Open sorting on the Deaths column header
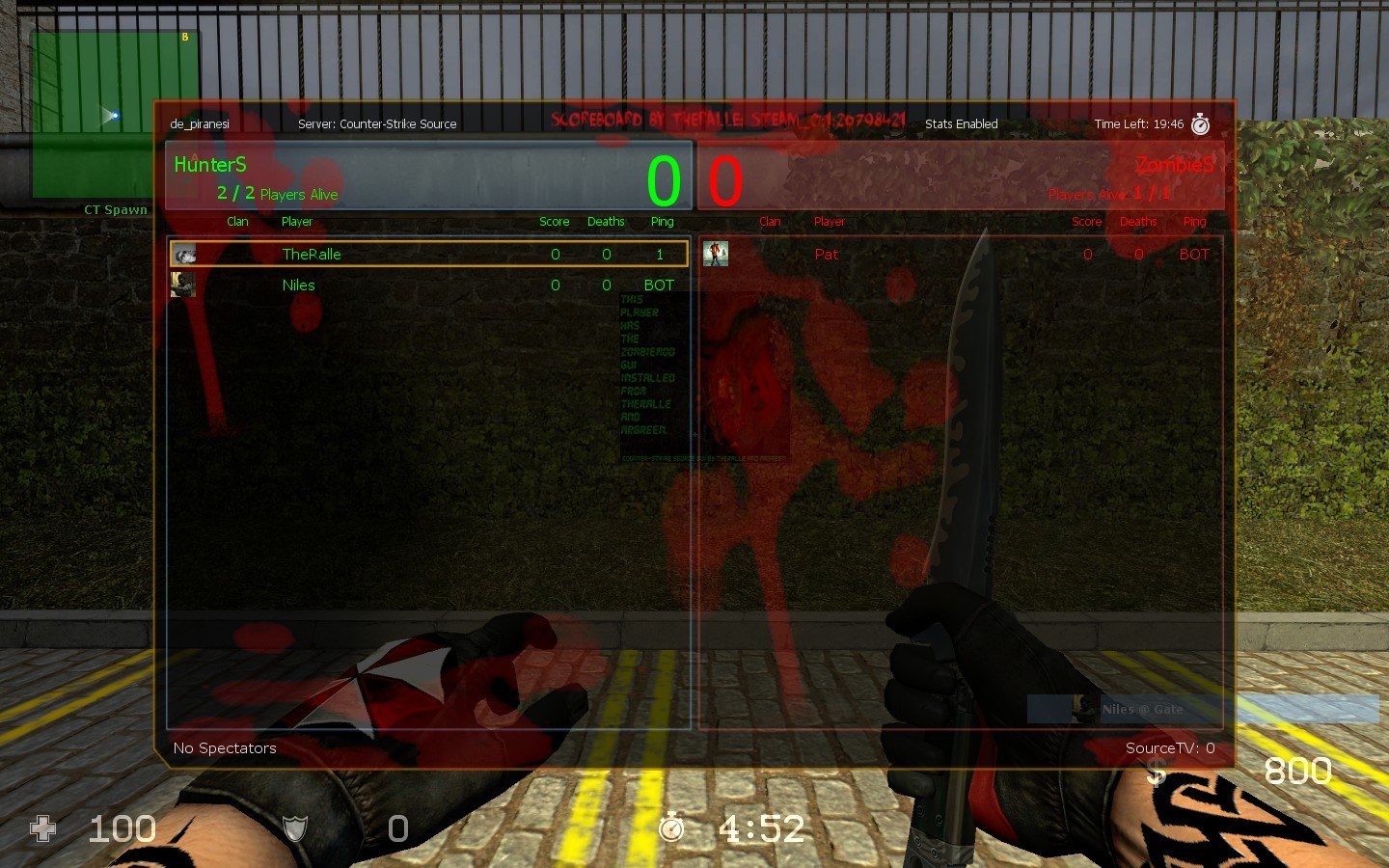The width and height of the screenshot is (1389, 868). click(x=606, y=221)
